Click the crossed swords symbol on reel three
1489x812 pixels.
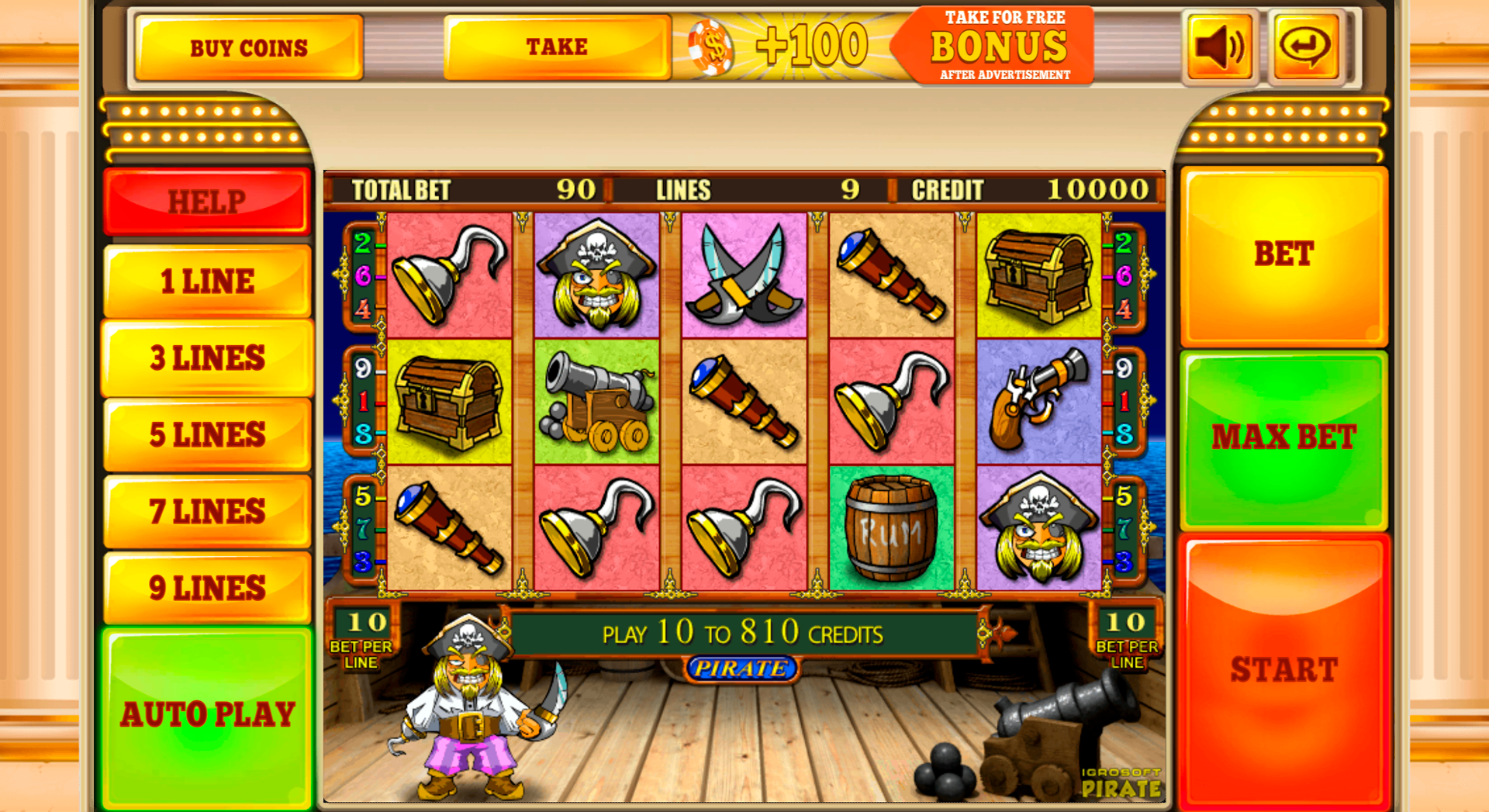pos(743,273)
